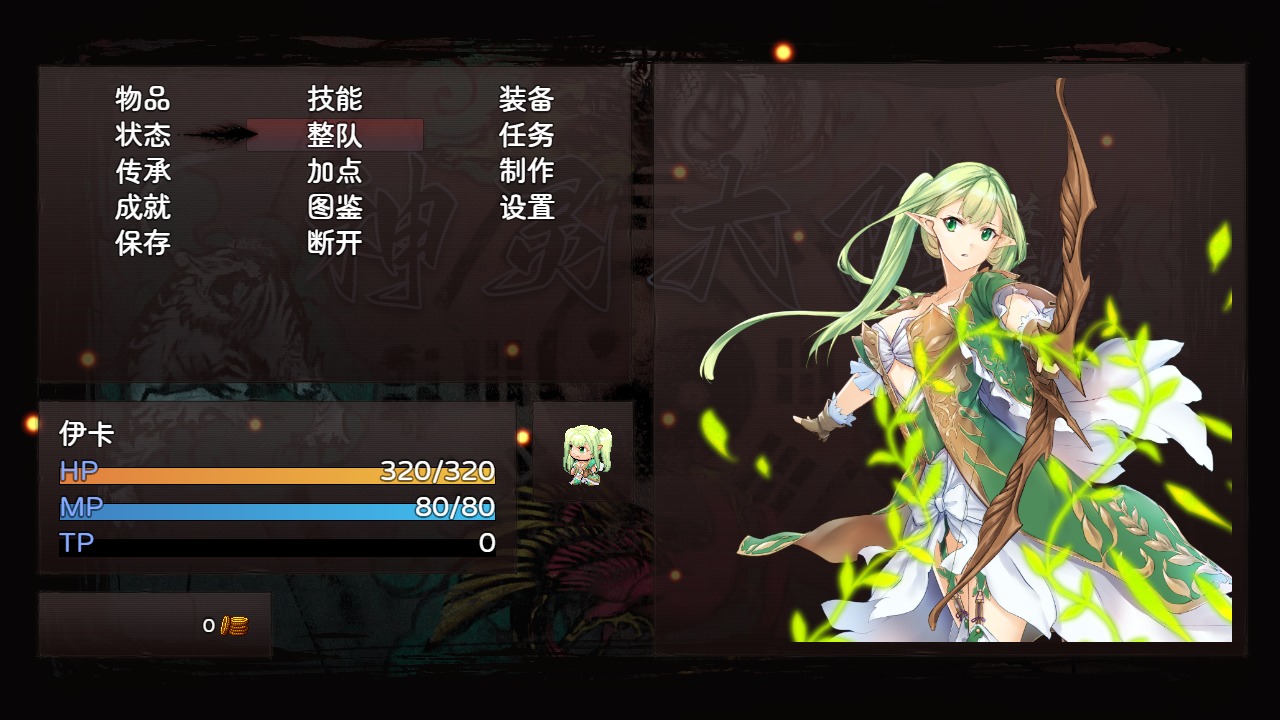Image resolution: width=1280 pixels, height=720 pixels.
Task: Enter the 制作 crafting menu
Action: tap(527, 171)
